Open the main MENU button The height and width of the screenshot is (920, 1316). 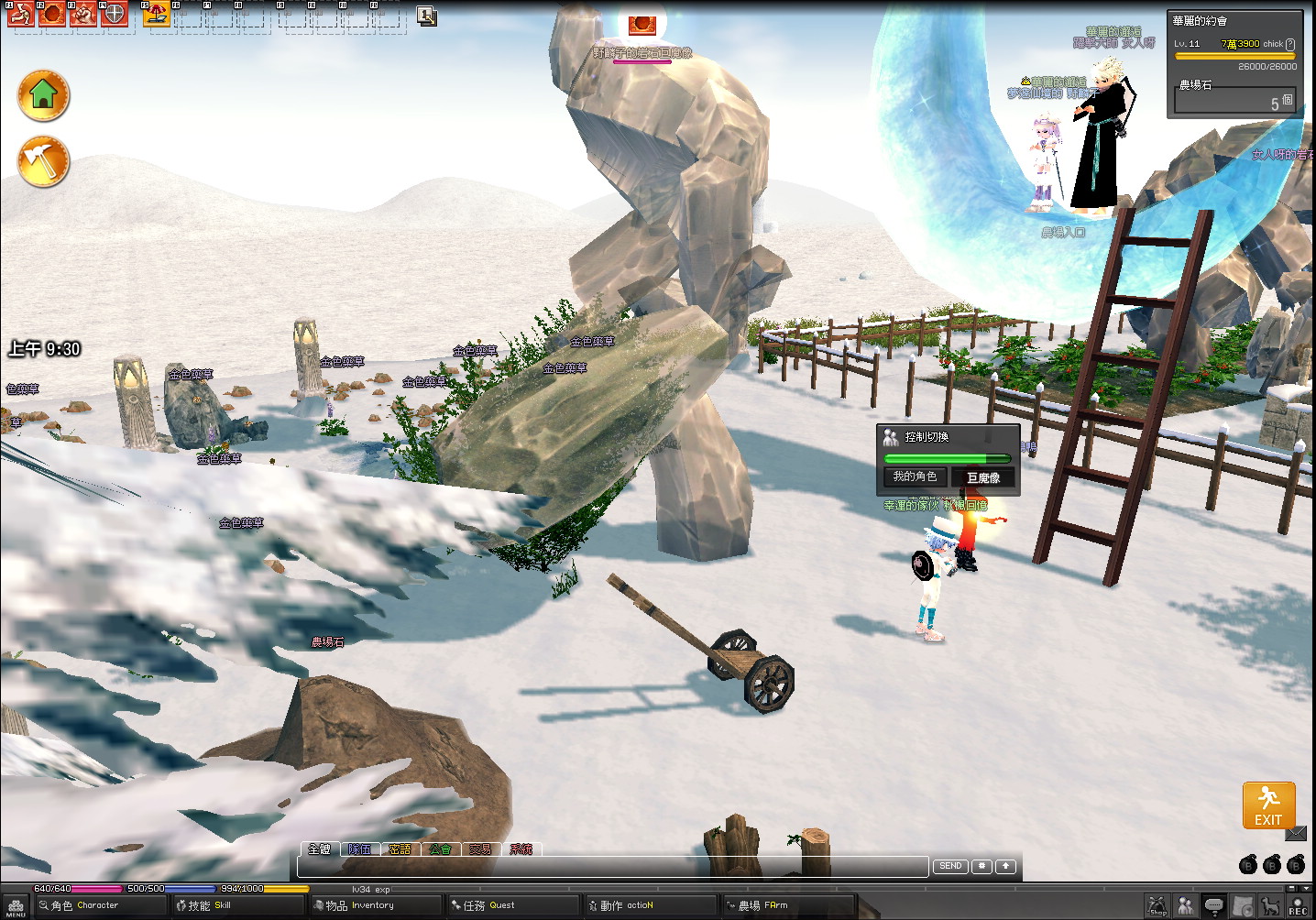(x=16, y=907)
